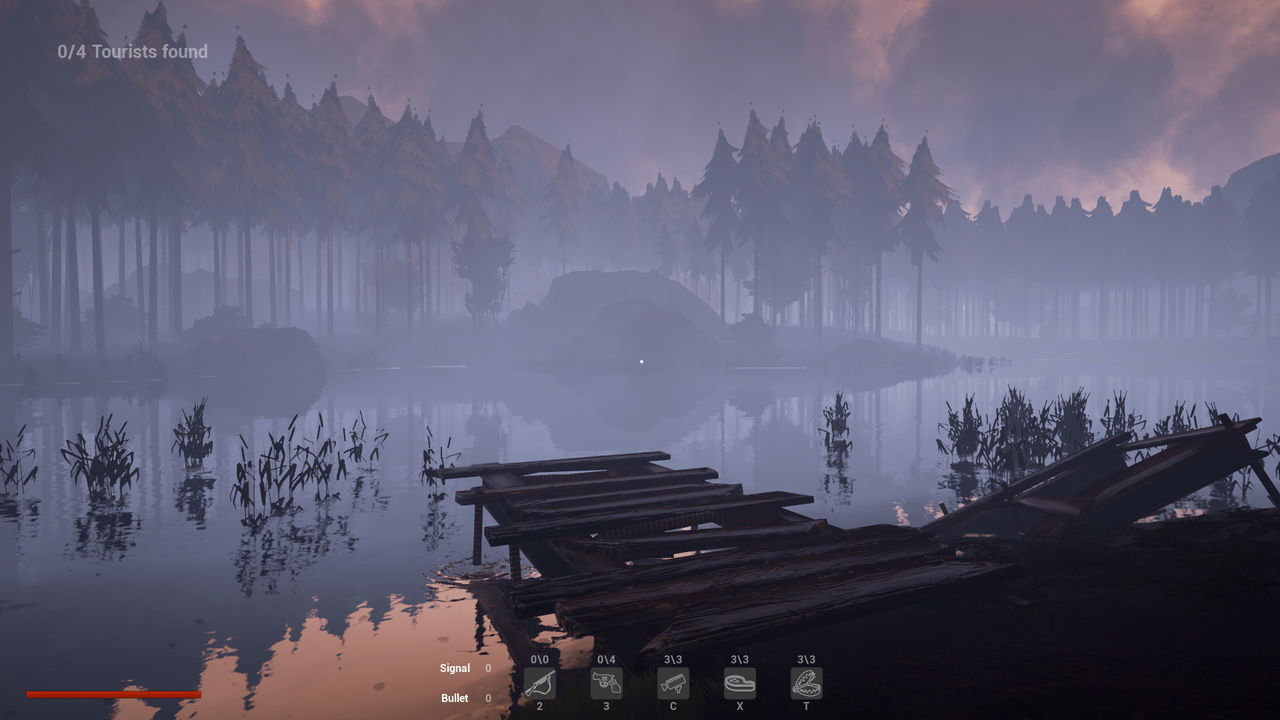
Task: Click the 0/4 Tourists found counter
Action: (x=131, y=51)
